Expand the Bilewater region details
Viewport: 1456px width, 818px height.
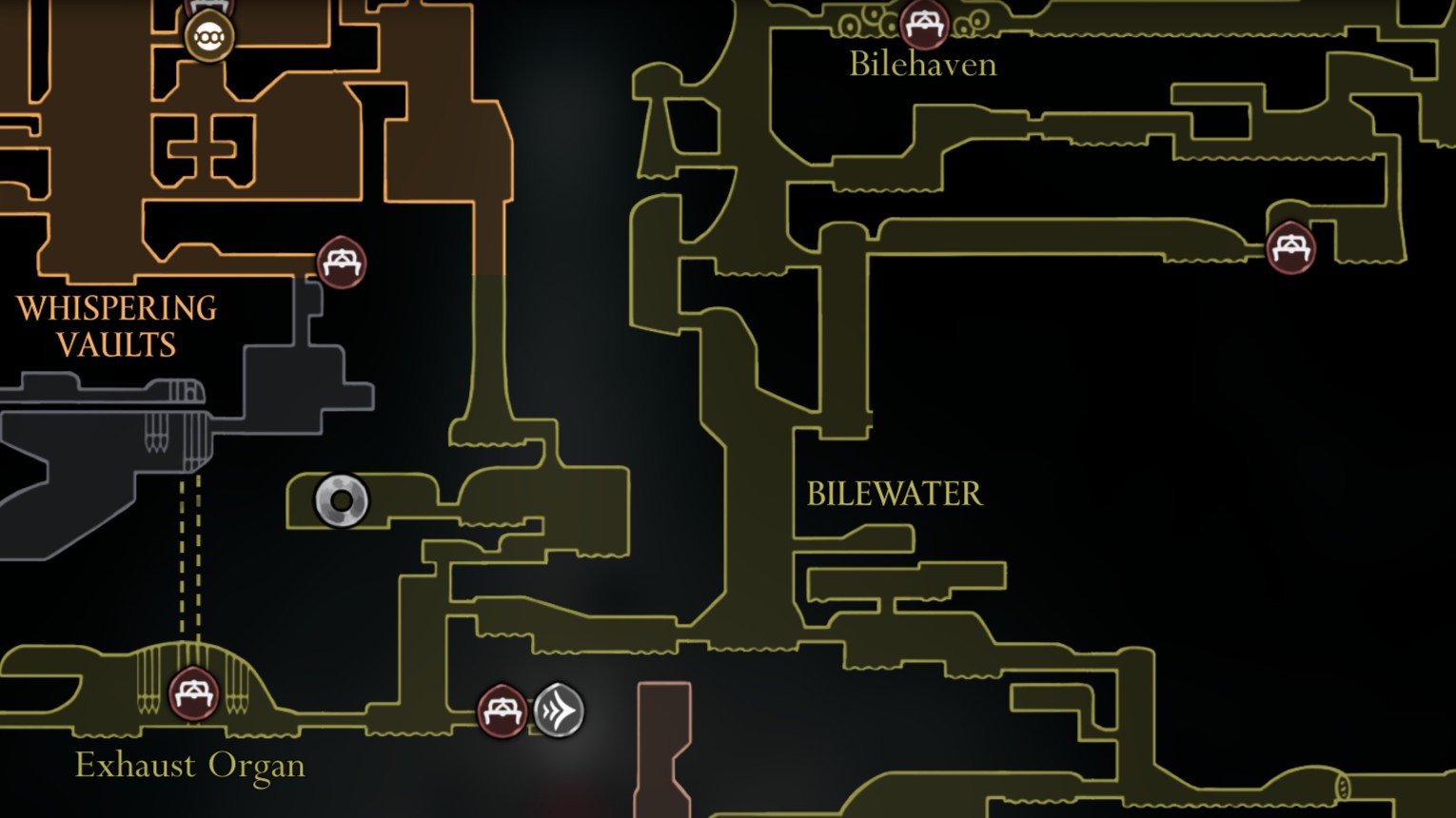click(x=894, y=494)
